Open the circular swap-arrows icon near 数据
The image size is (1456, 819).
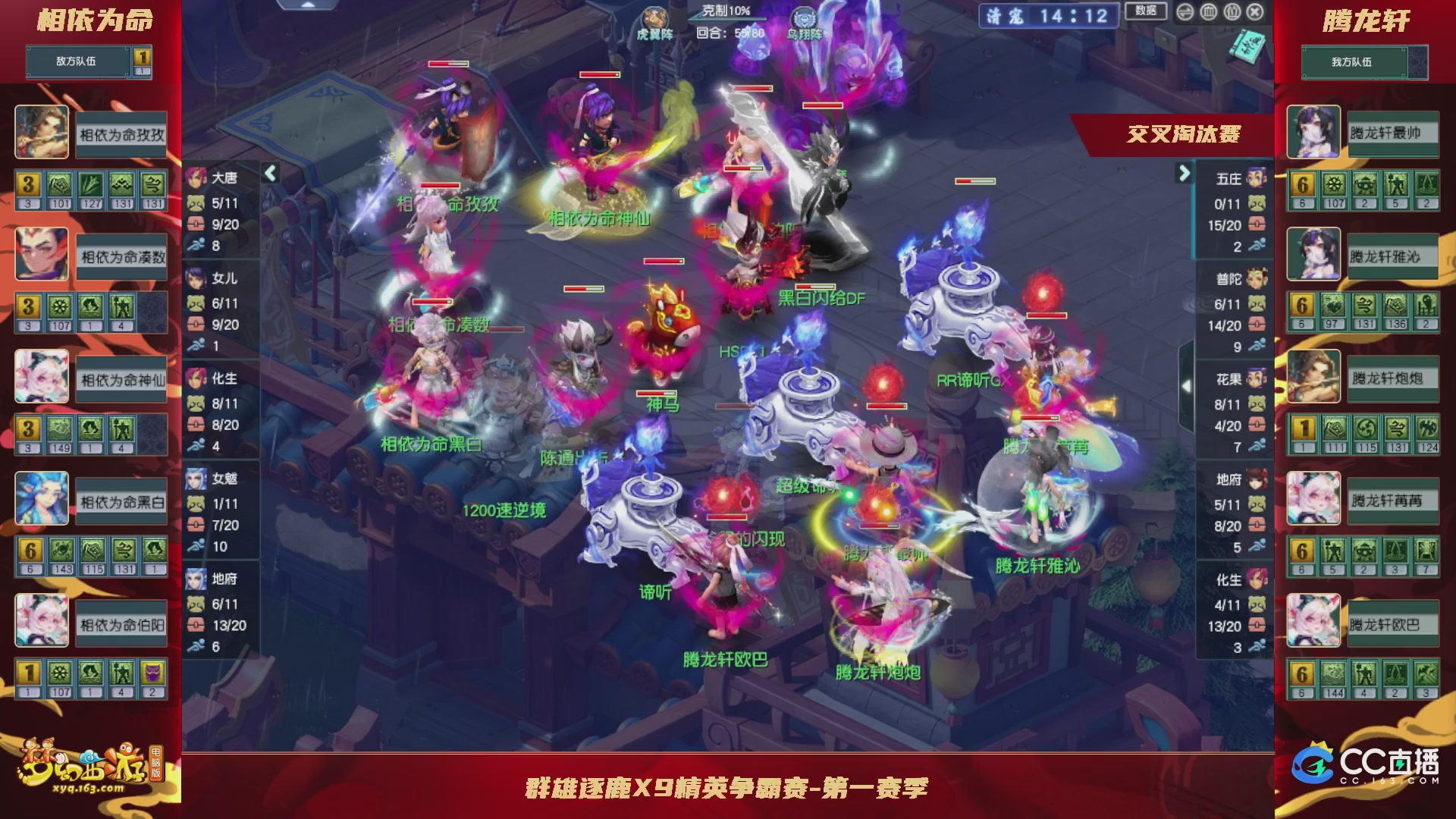(1185, 13)
